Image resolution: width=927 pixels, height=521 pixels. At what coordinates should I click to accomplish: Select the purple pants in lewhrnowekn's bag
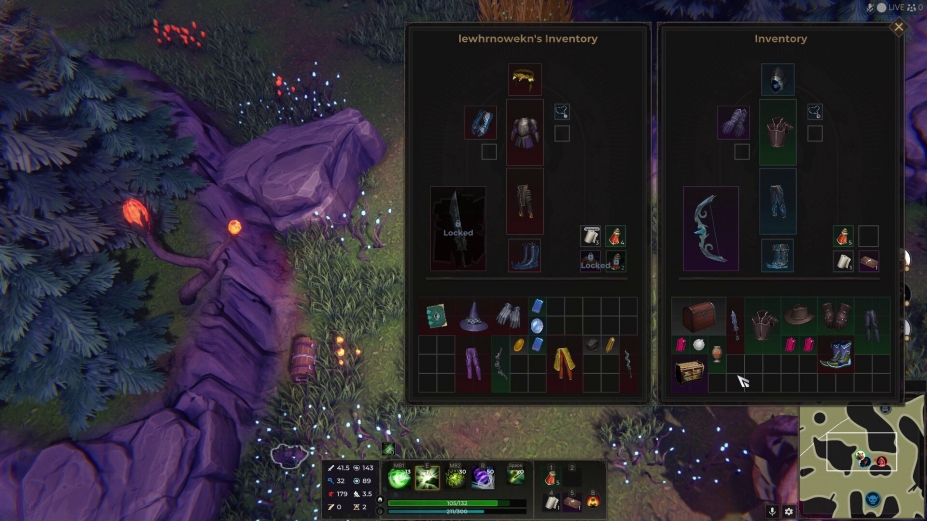(x=473, y=361)
